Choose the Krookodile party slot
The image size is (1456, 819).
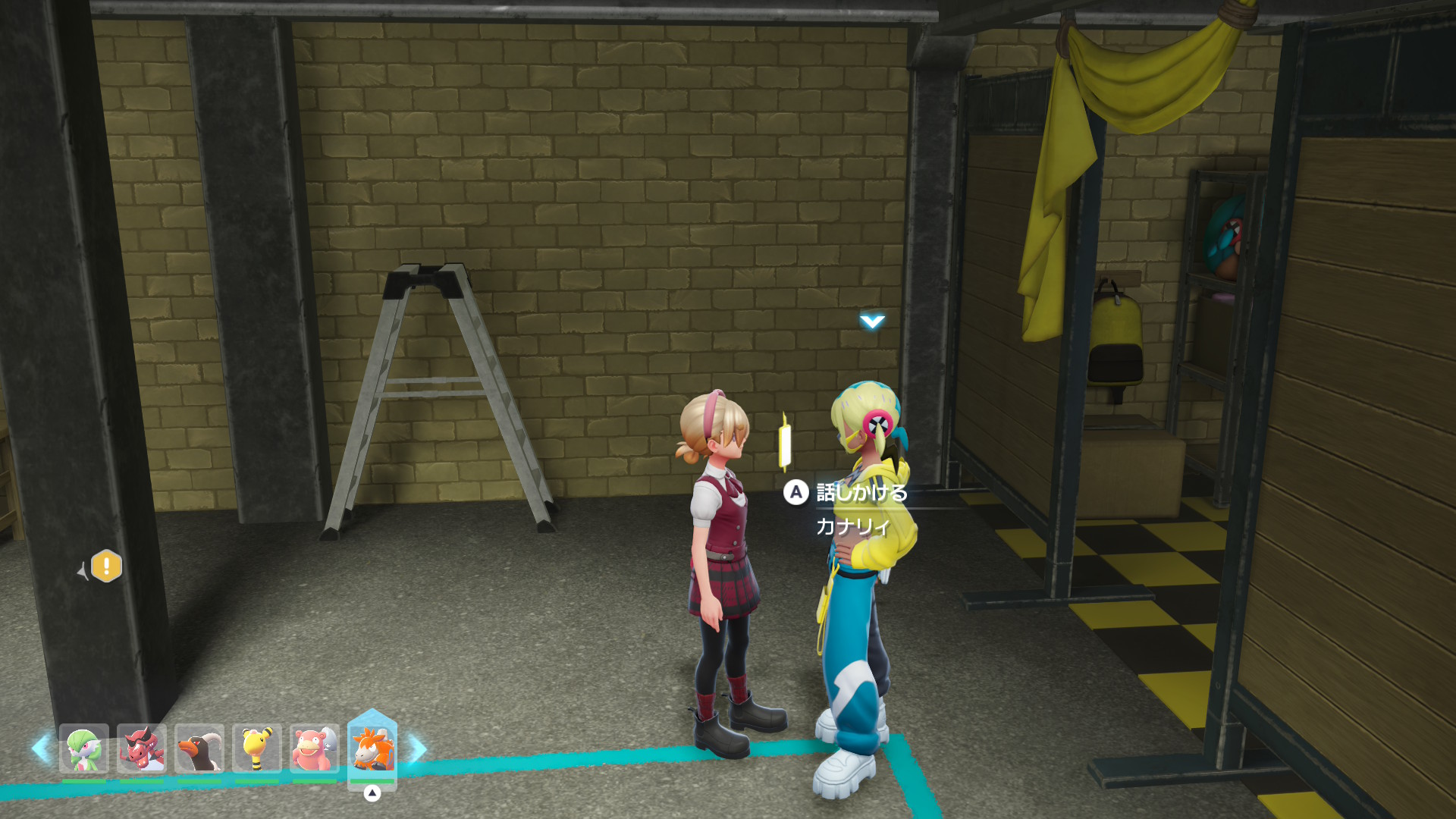click(x=142, y=748)
